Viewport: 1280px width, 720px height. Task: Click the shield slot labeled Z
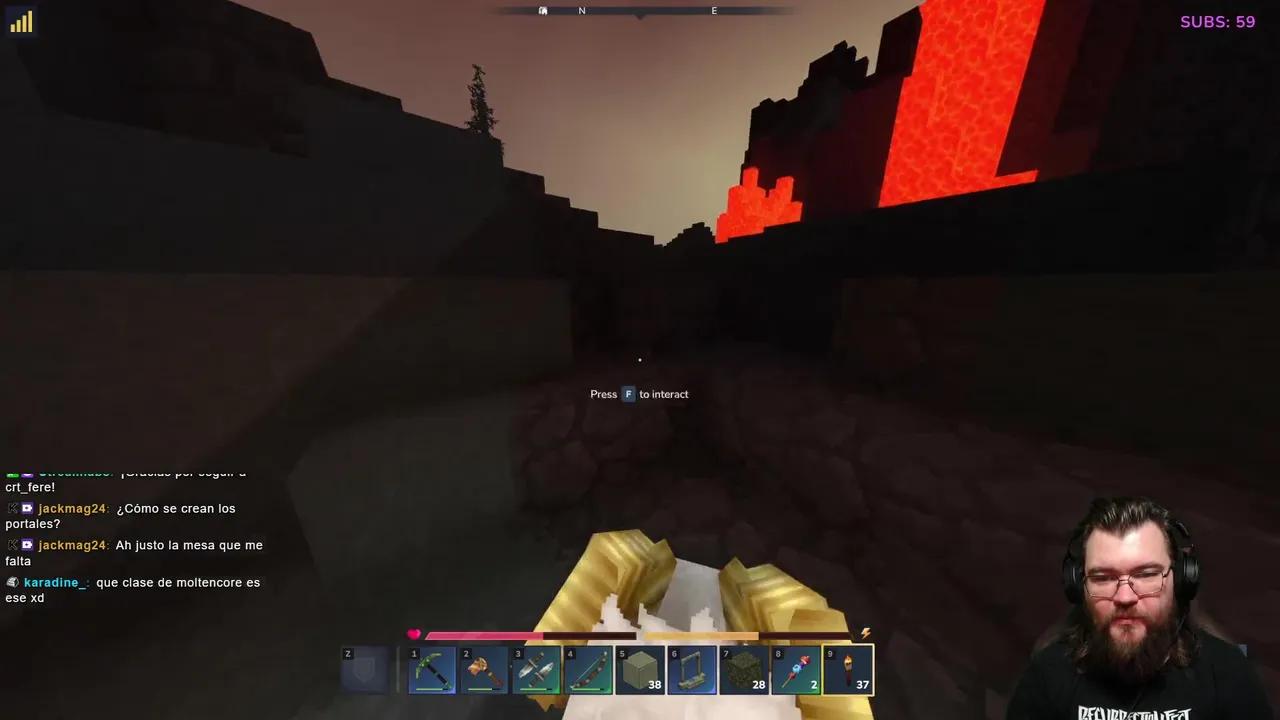(x=363, y=668)
